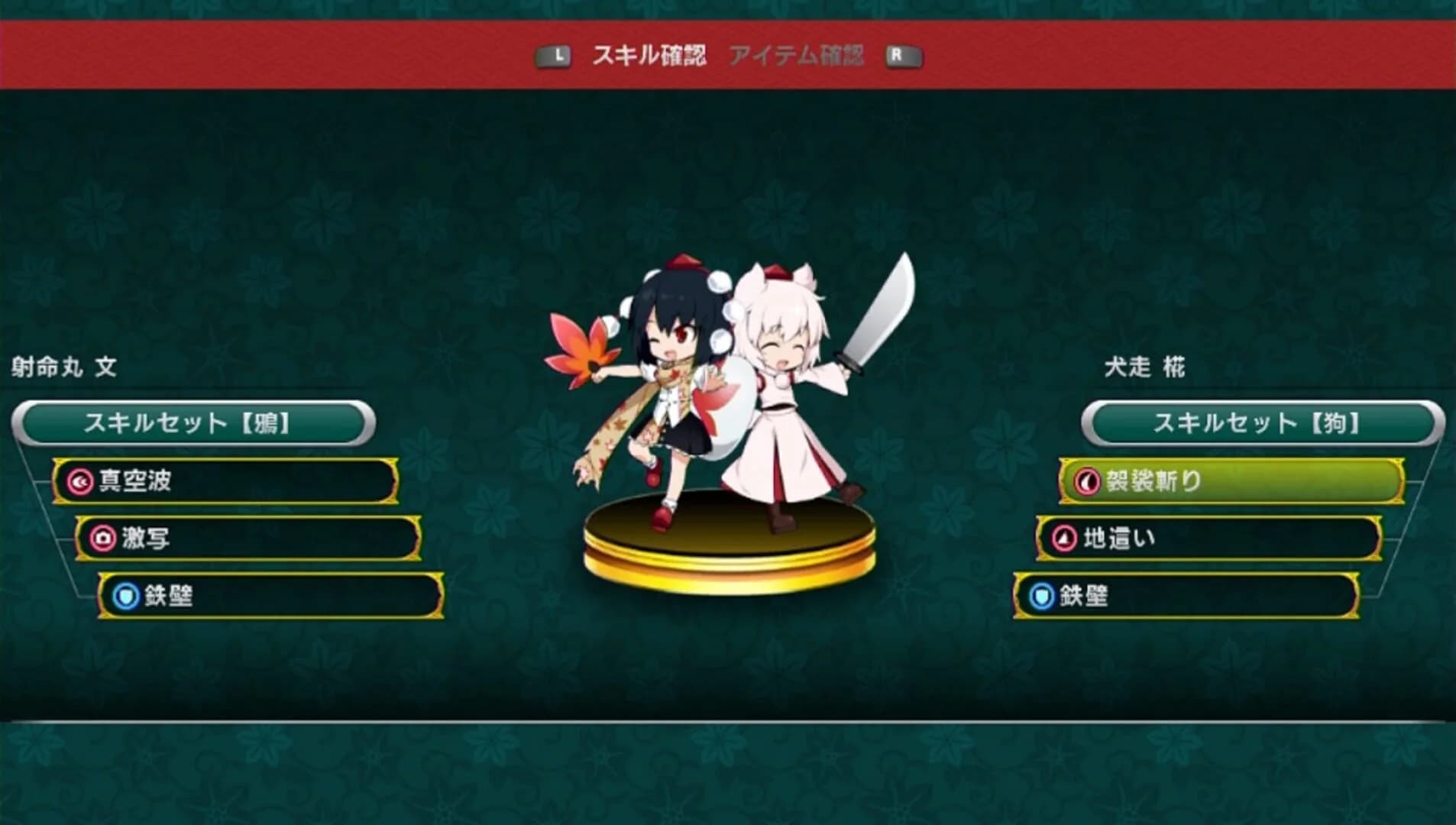Switch to the アイテム確認 tab
This screenshot has height=825, width=1456.
[x=799, y=53]
